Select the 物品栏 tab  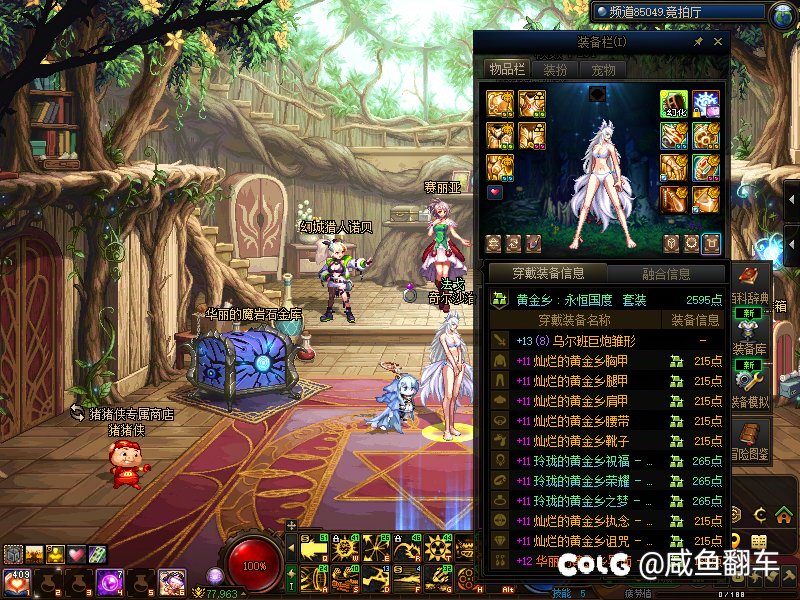506,69
